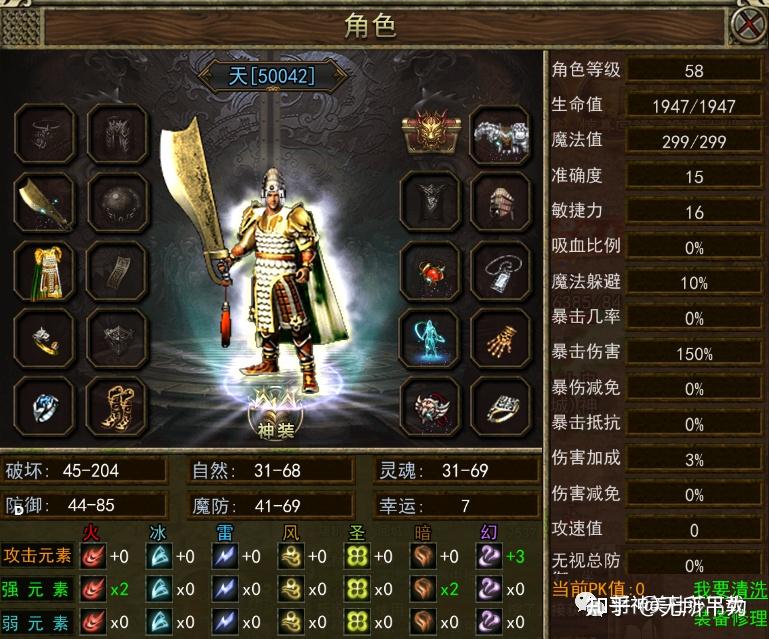Select the silver pendant necklace slot

(498, 270)
